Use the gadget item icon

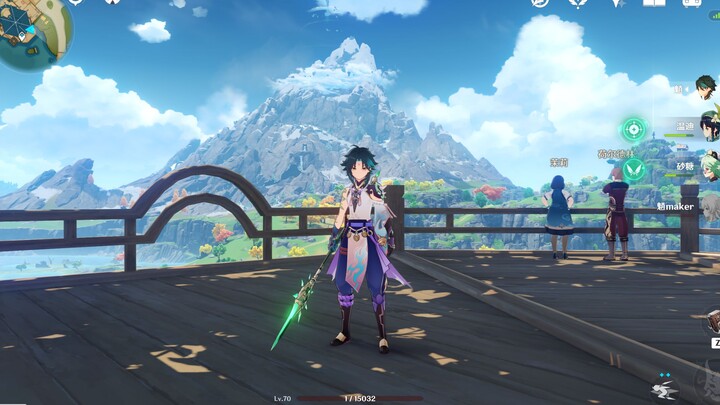[712, 321]
